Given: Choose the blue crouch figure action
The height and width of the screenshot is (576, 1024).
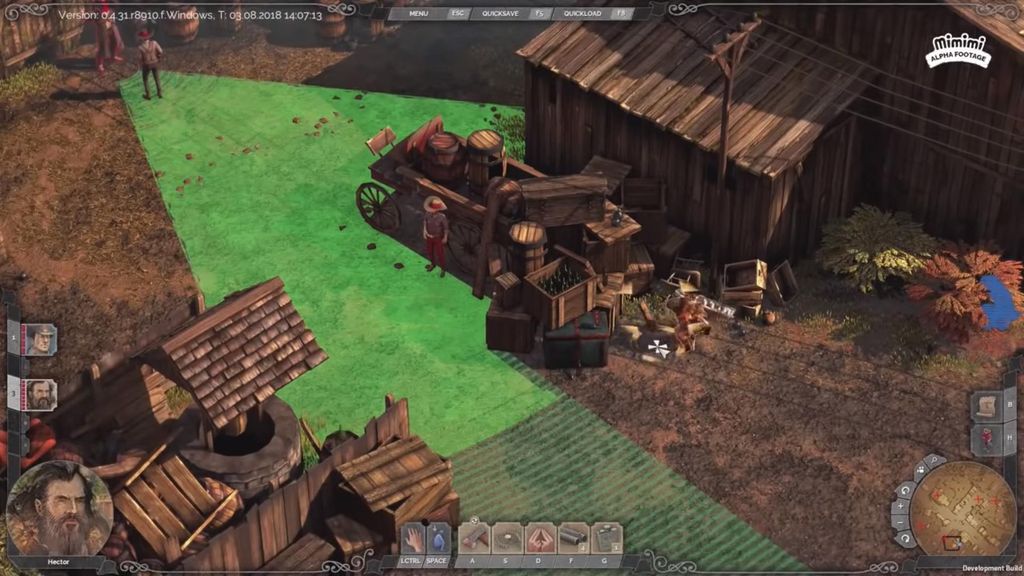Looking at the screenshot, I should (437, 538).
